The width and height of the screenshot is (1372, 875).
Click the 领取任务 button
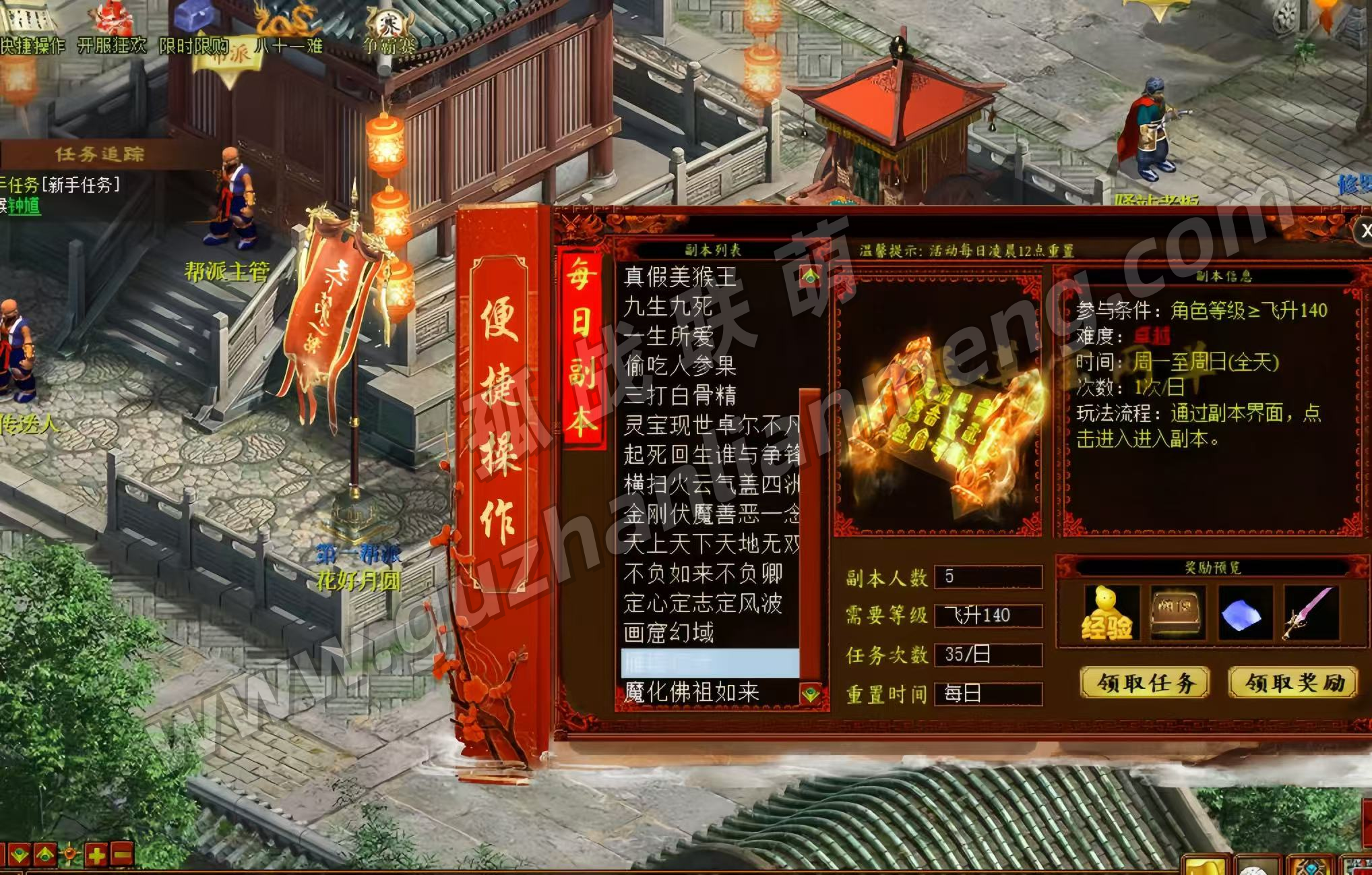tap(1145, 684)
